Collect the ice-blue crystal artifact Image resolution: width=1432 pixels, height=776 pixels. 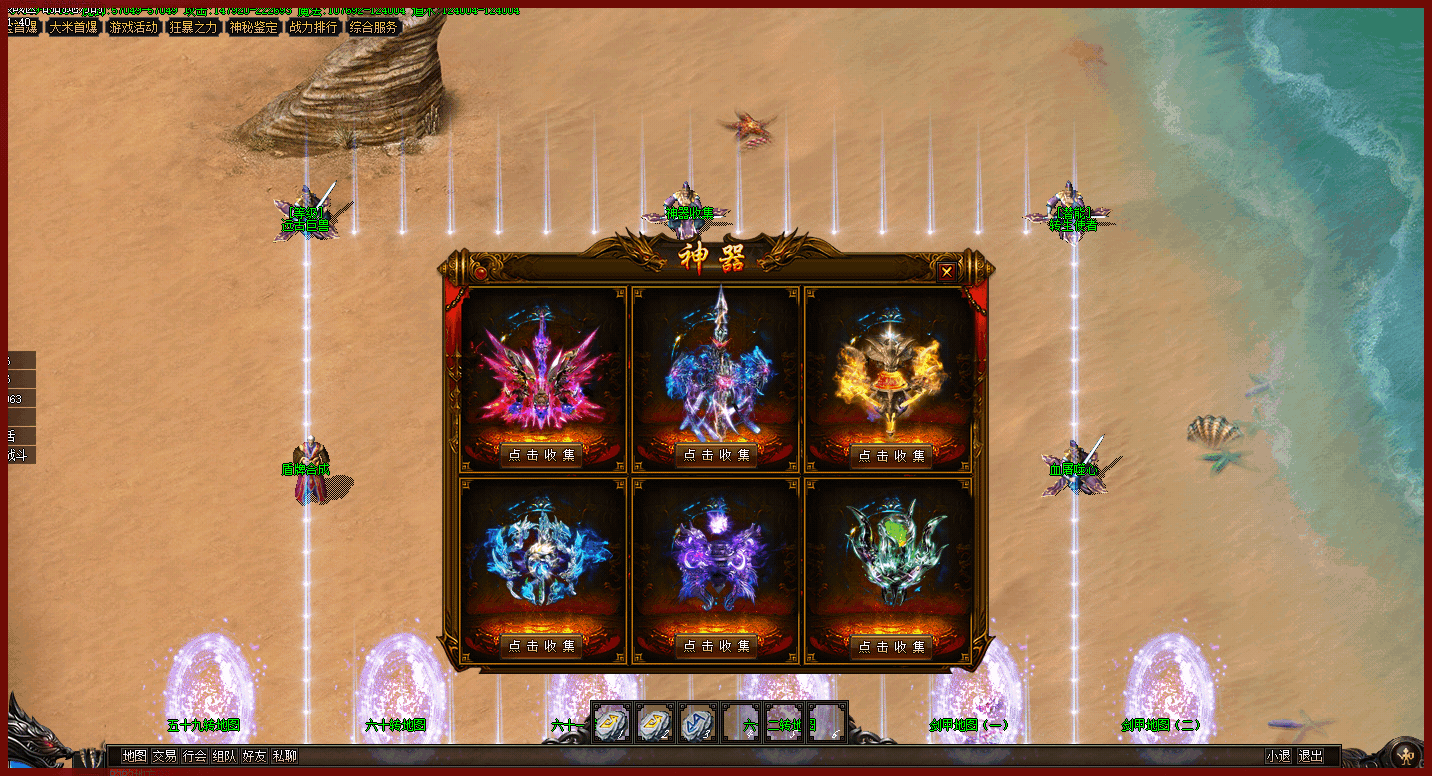(542, 646)
